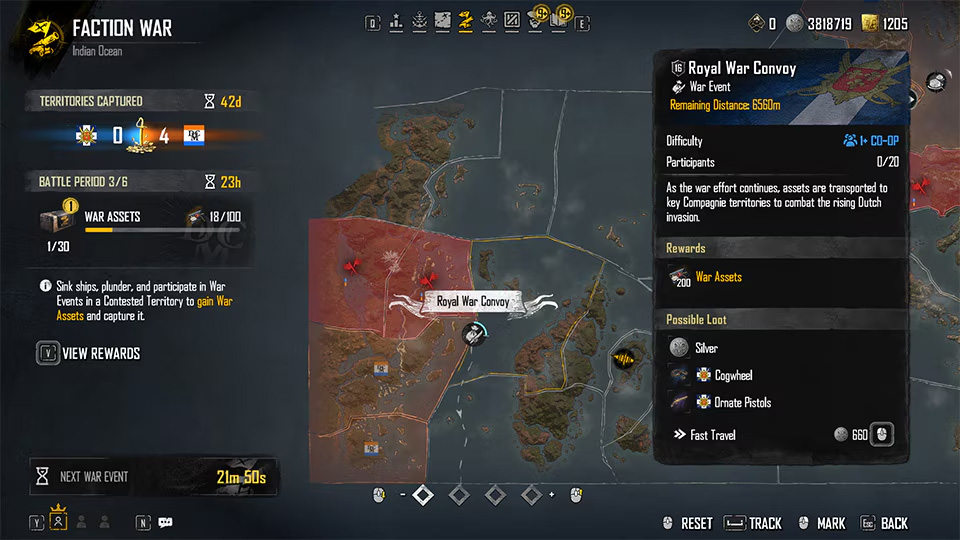Open the bearded pirate captain tab

(x=535, y=19)
